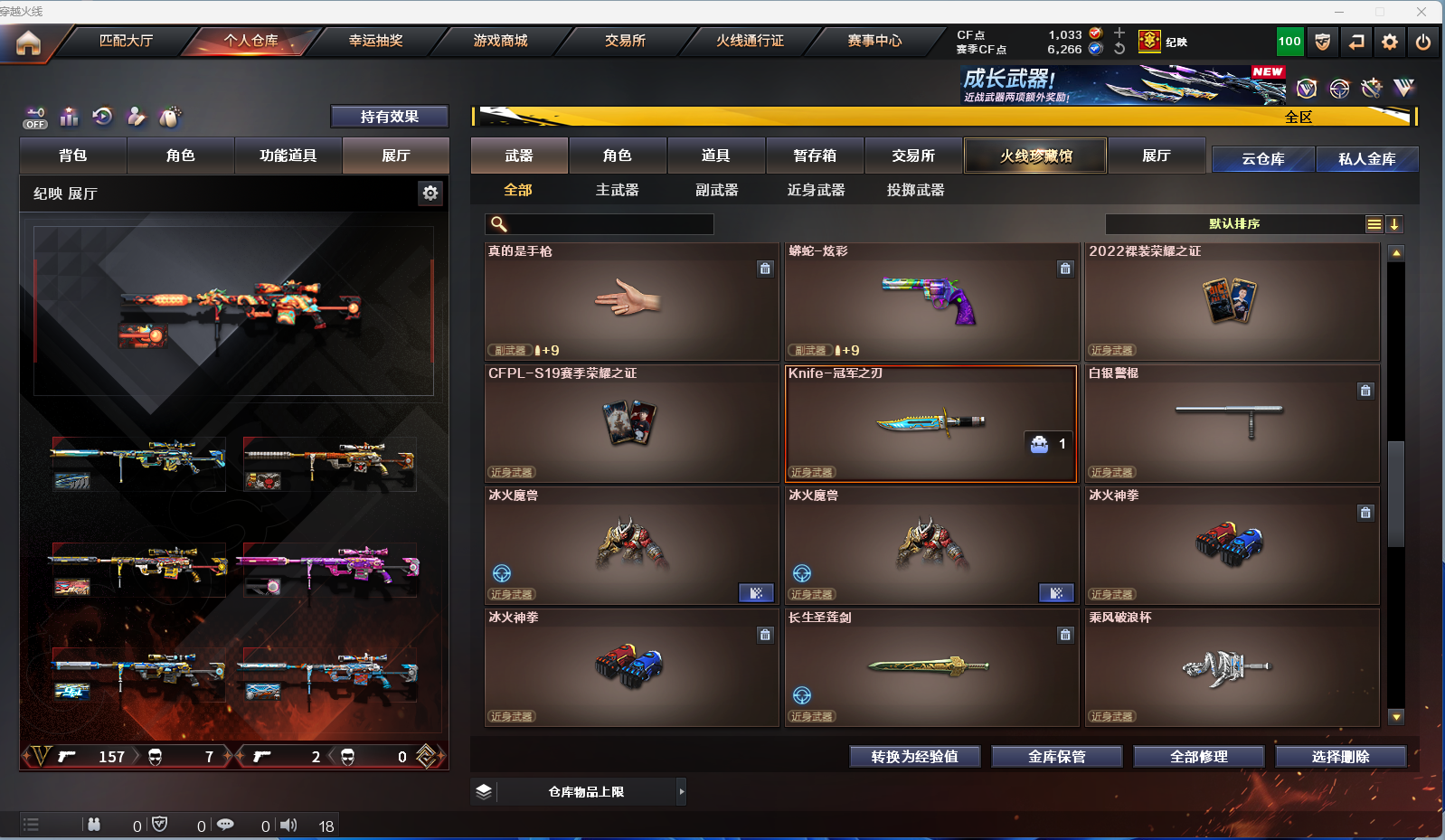Choose the 长生圣莲剑 sword item
Screen dimensions: 1445x840
[x=930, y=667]
